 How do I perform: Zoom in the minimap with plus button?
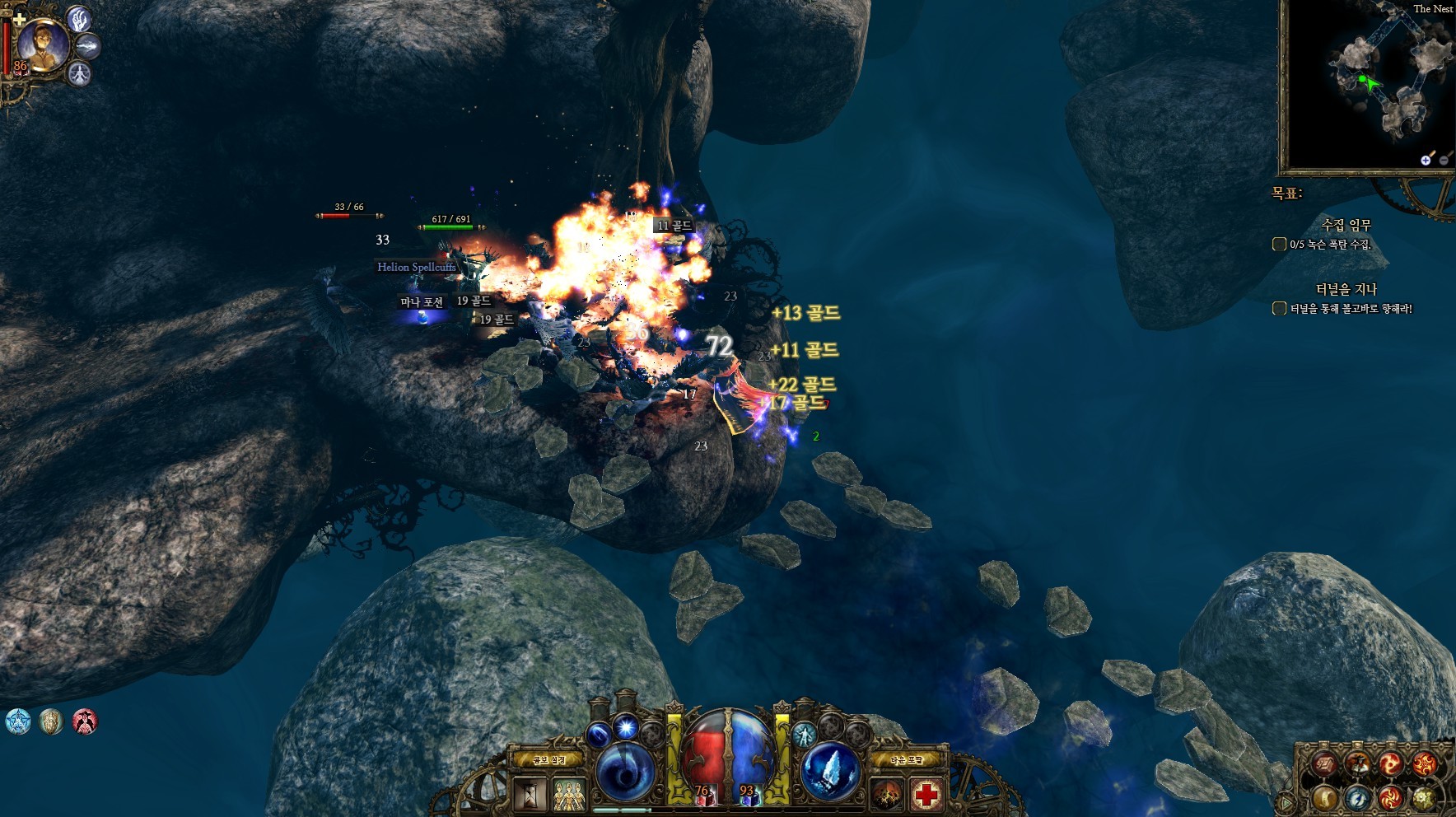coord(1426,160)
